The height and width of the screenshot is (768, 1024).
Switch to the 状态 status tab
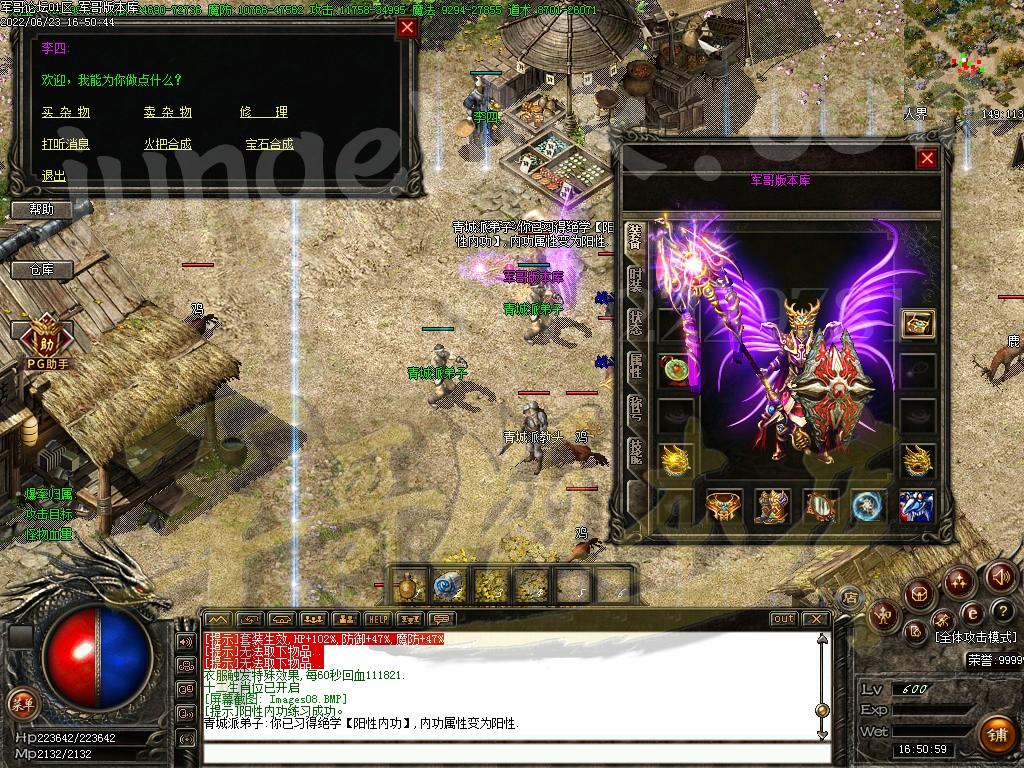[x=635, y=324]
